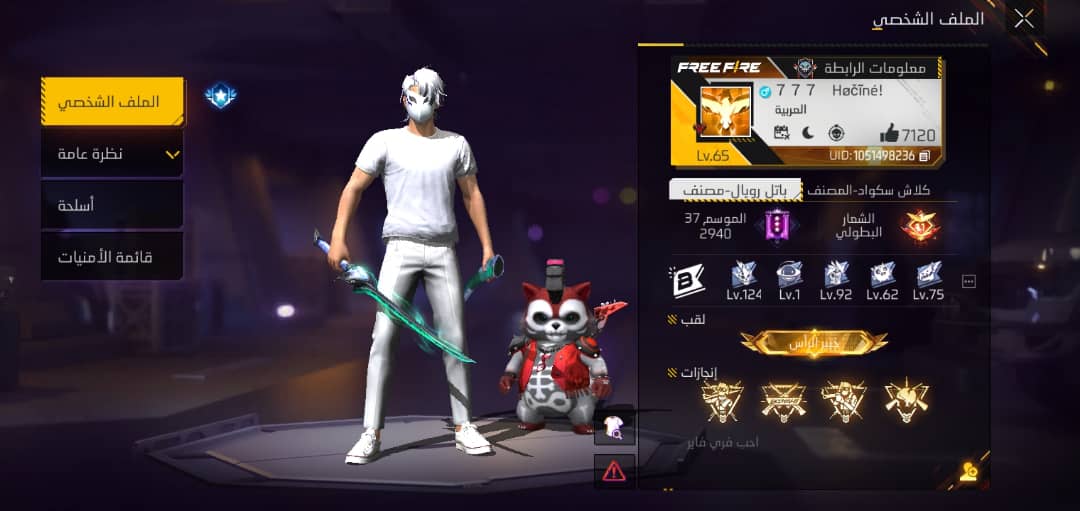Viewport: 1080px width, 511px height.
Task: Click the copy UID icon
Action: [x=925, y=156]
